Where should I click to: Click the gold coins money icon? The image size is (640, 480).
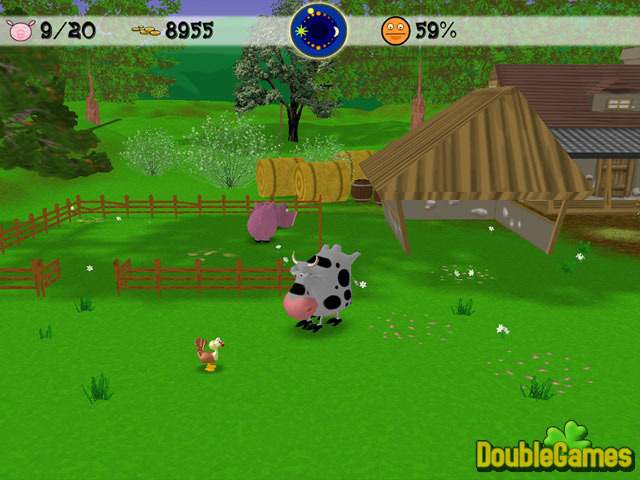pos(145,32)
